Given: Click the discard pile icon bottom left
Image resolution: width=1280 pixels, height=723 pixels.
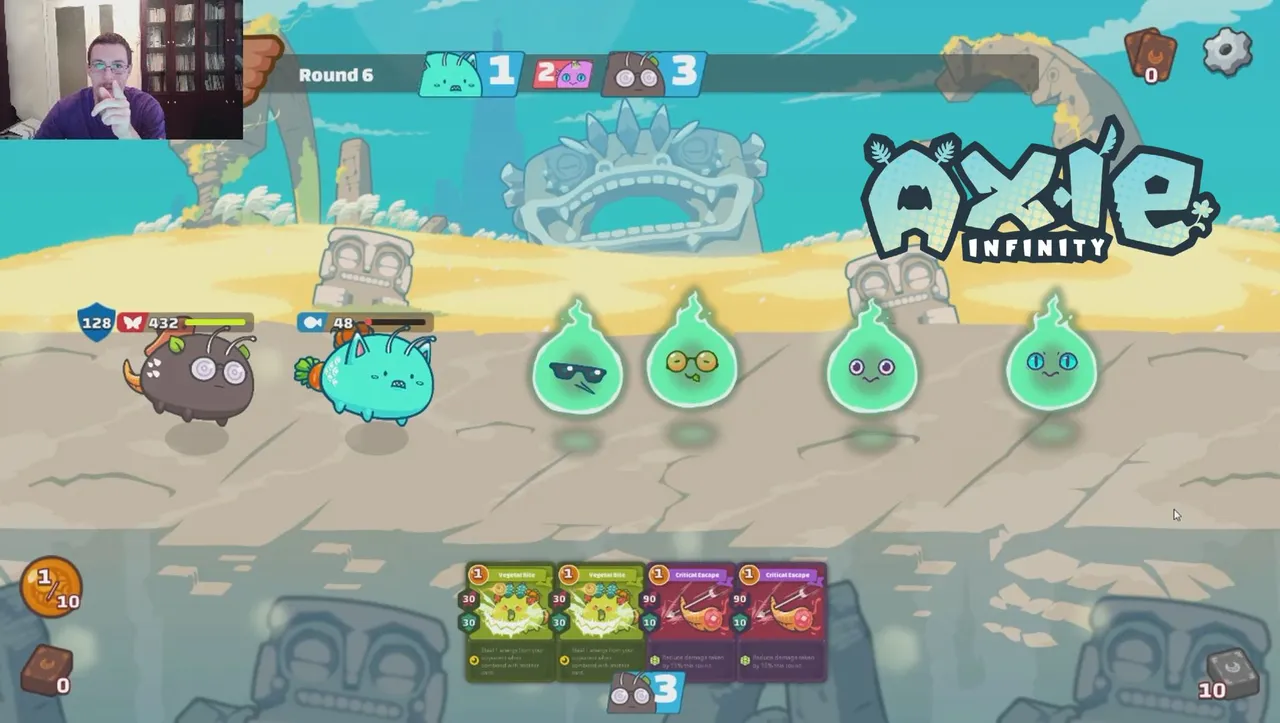Looking at the screenshot, I should point(45,668).
